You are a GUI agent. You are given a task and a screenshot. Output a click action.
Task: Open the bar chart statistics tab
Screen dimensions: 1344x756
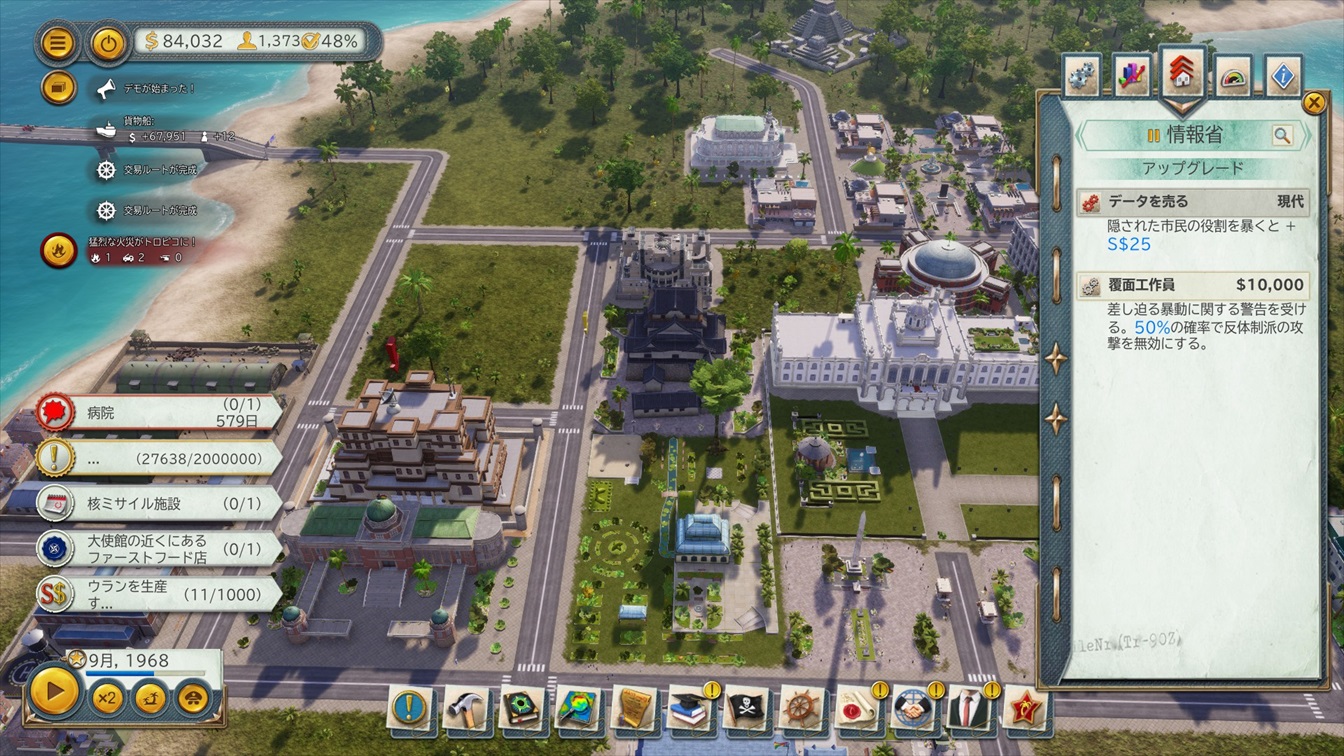point(1133,77)
